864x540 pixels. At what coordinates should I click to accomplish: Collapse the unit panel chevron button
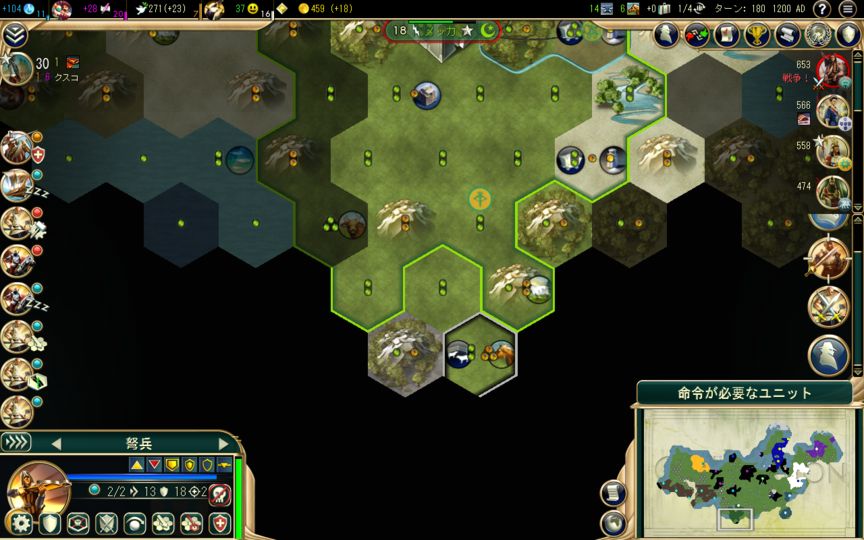click(16, 443)
